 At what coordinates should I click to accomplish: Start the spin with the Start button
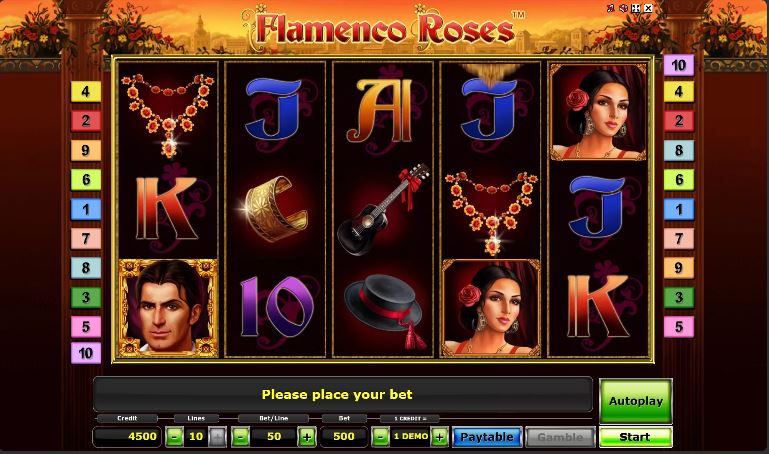click(635, 437)
